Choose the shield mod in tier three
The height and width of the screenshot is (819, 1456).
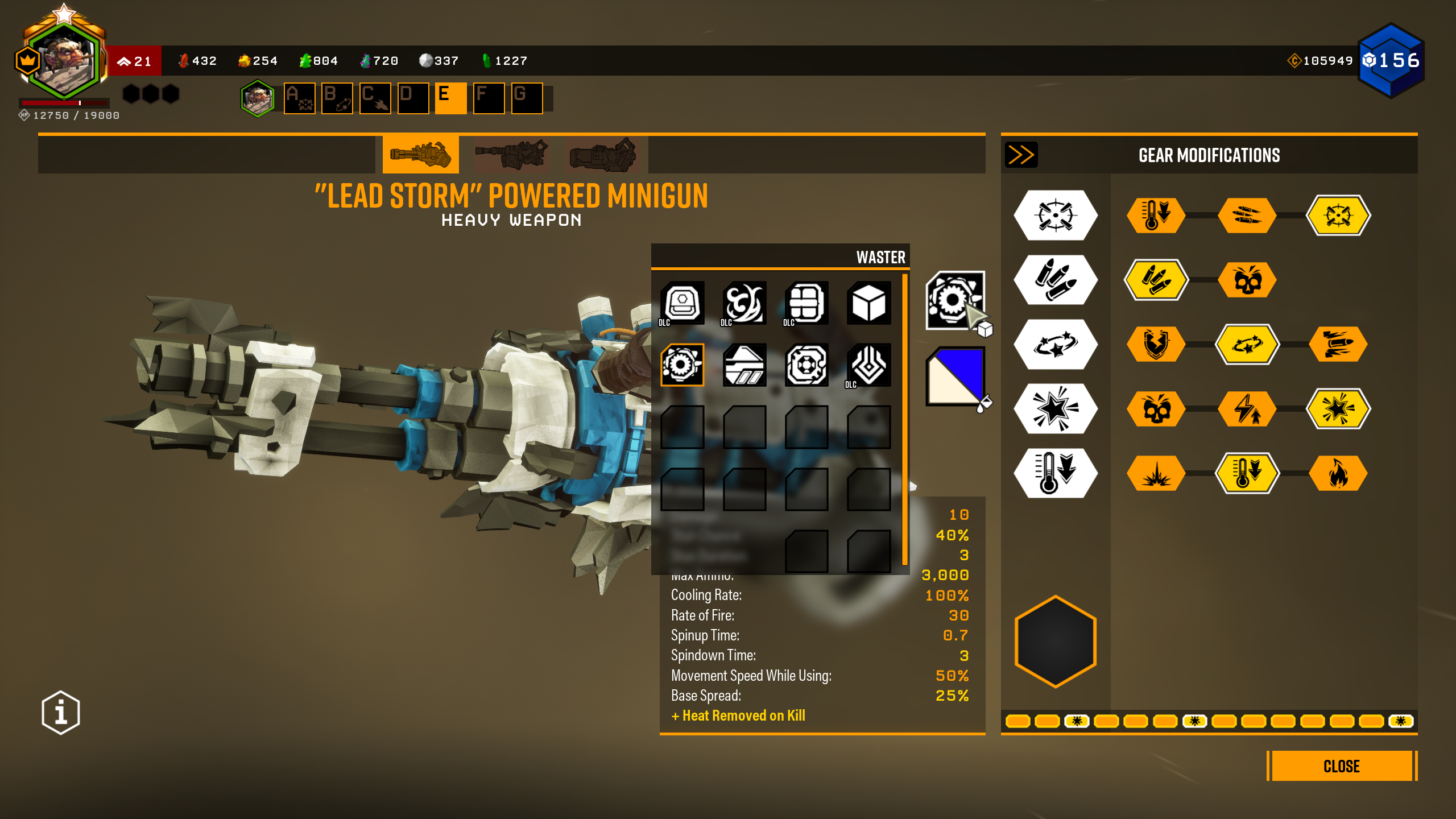(1156, 344)
